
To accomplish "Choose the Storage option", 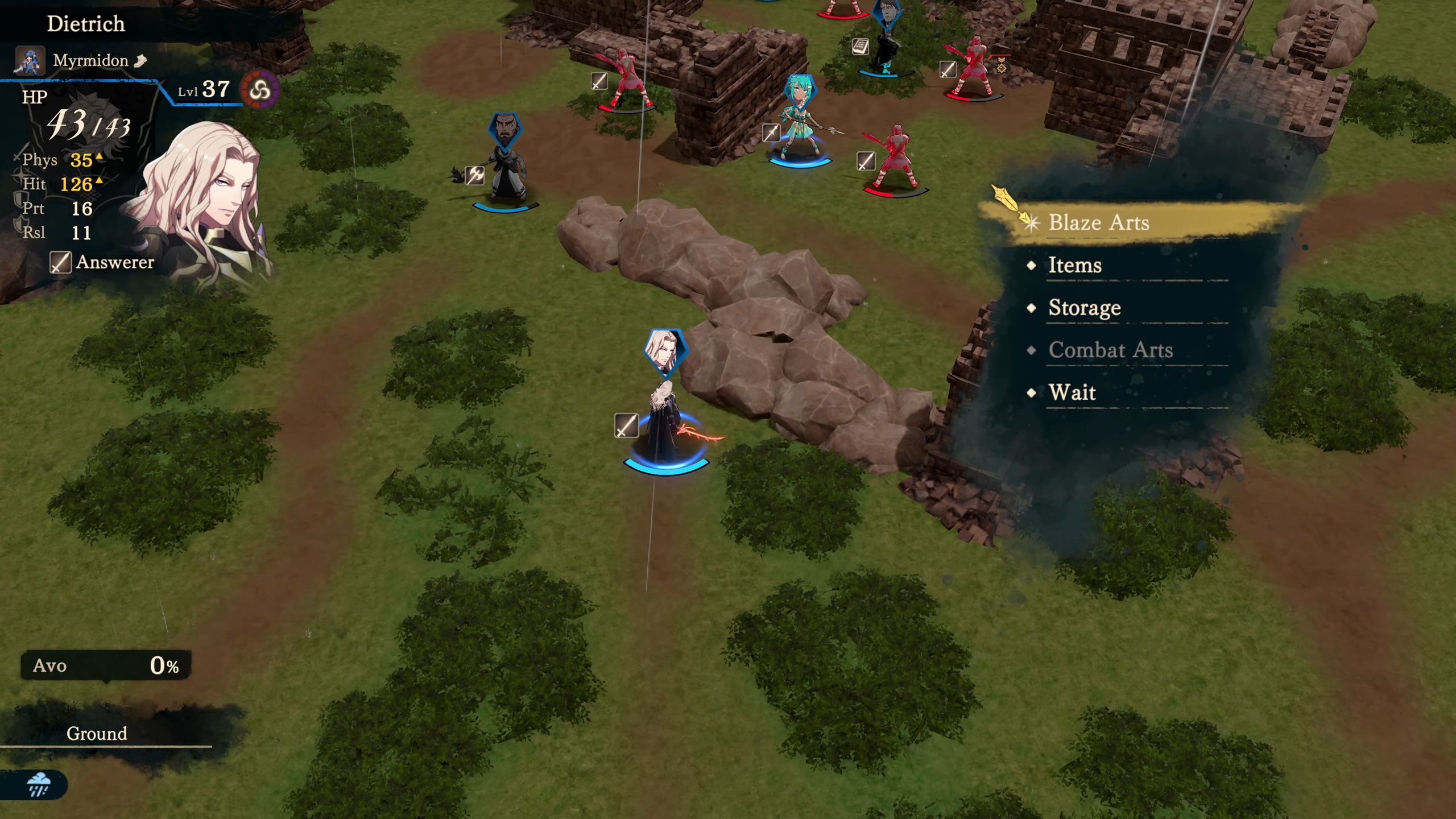I will point(1084,308).
